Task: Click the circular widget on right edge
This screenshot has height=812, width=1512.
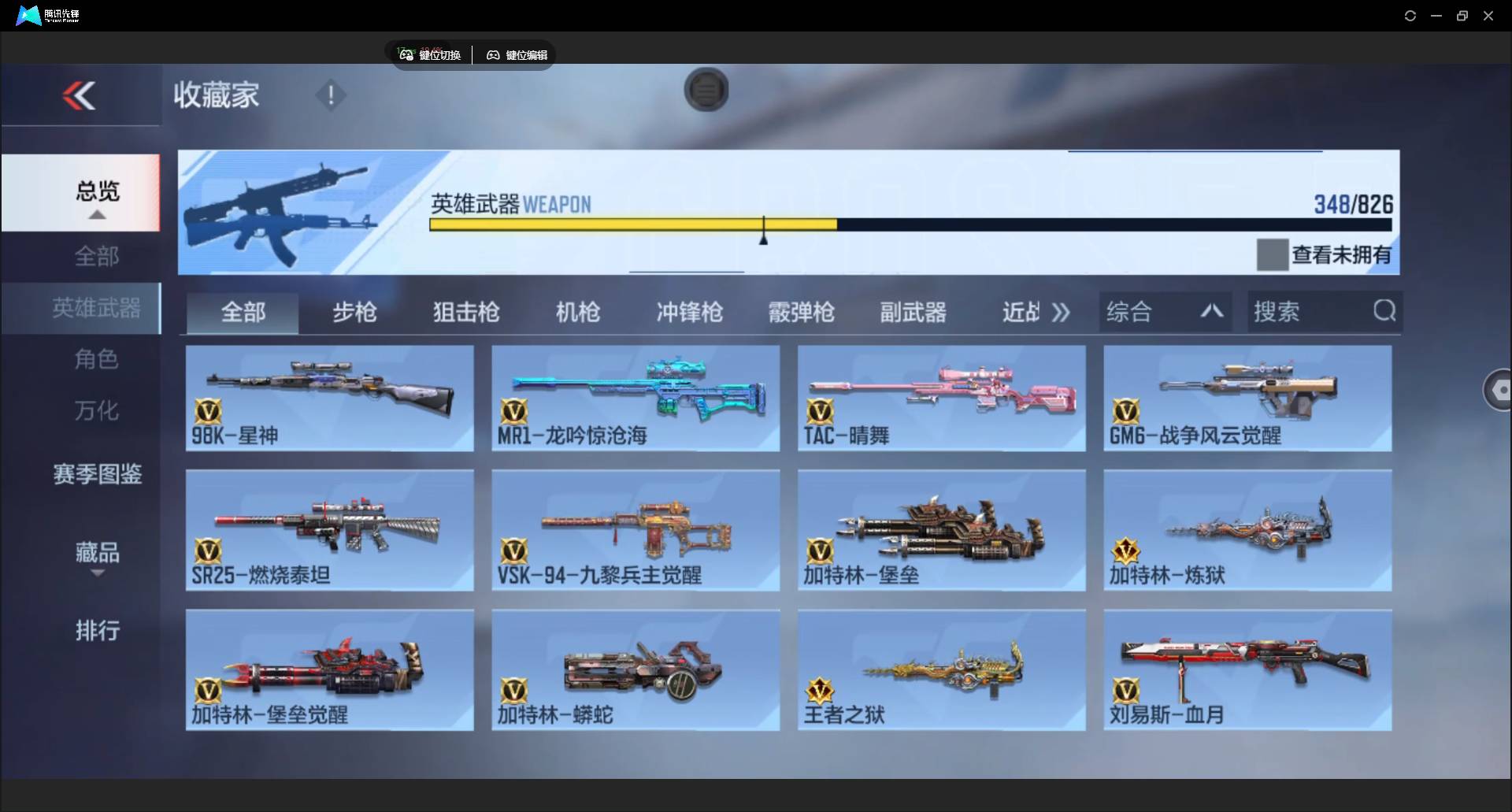Action: pos(1499,390)
